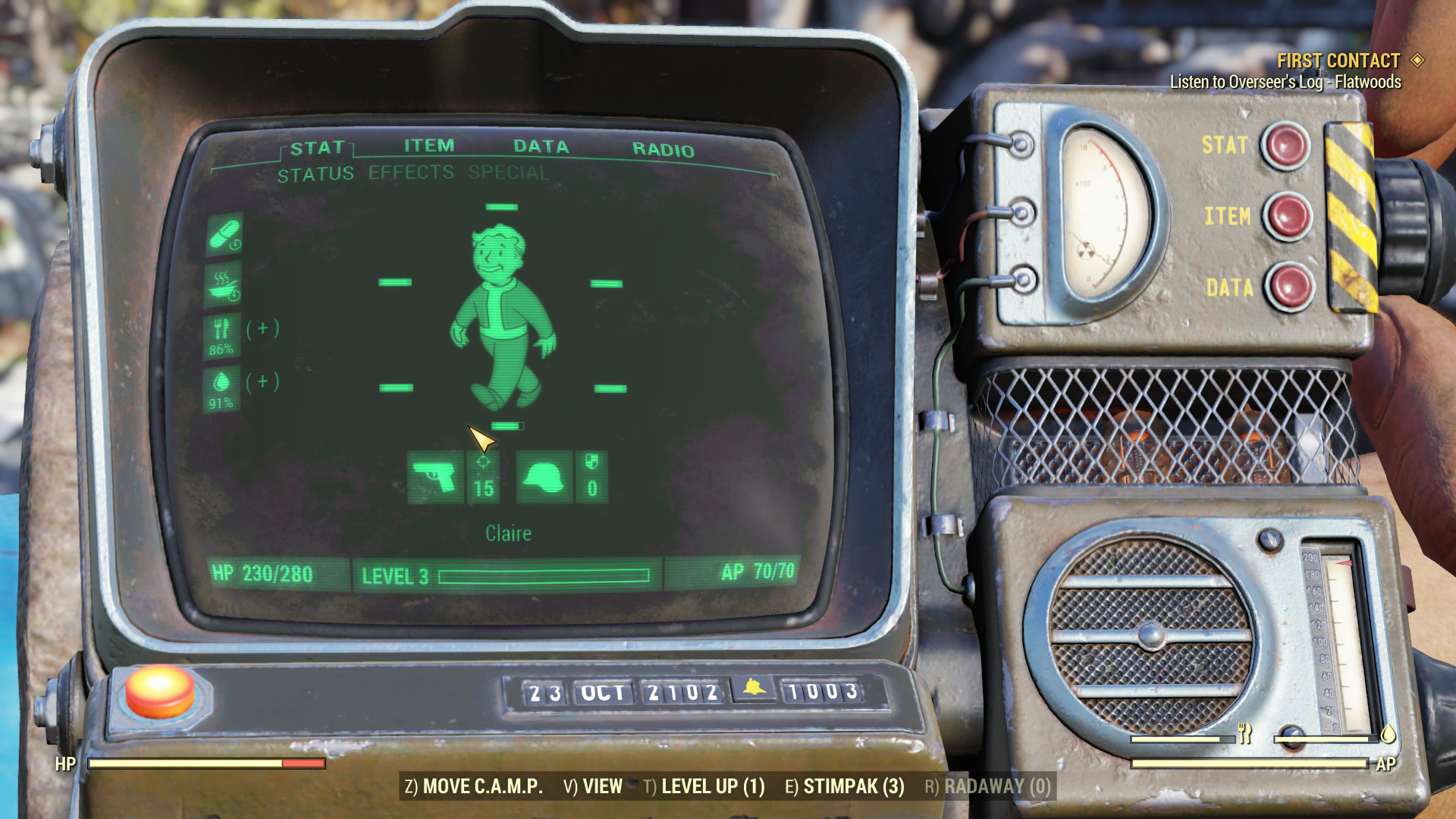
Task: Choose the View option
Action: point(593,786)
